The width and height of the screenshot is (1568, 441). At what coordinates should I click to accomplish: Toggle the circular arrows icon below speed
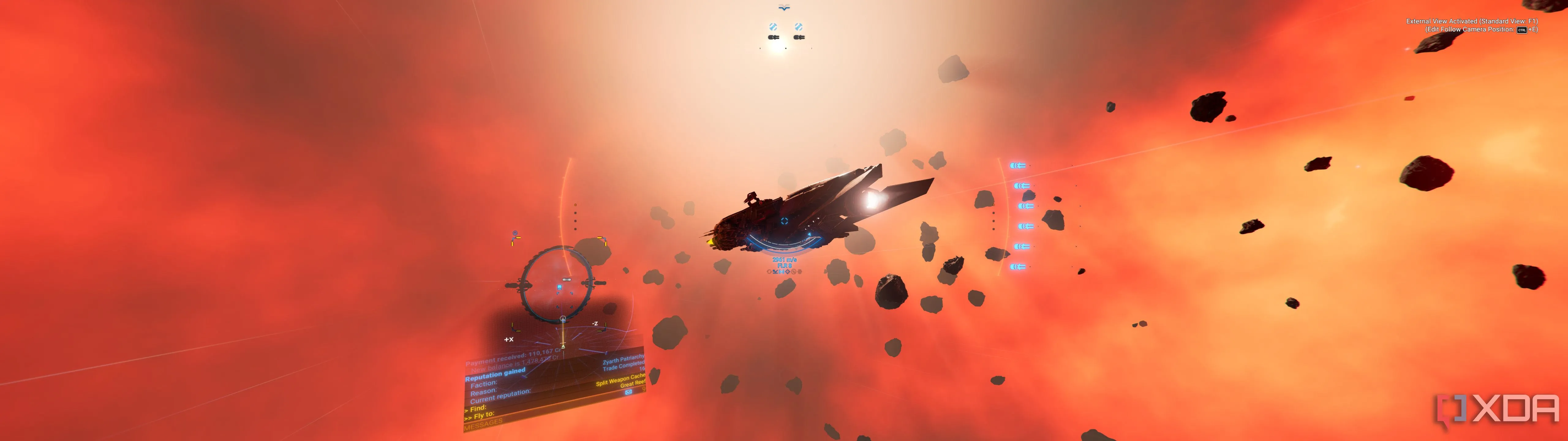pos(769,272)
